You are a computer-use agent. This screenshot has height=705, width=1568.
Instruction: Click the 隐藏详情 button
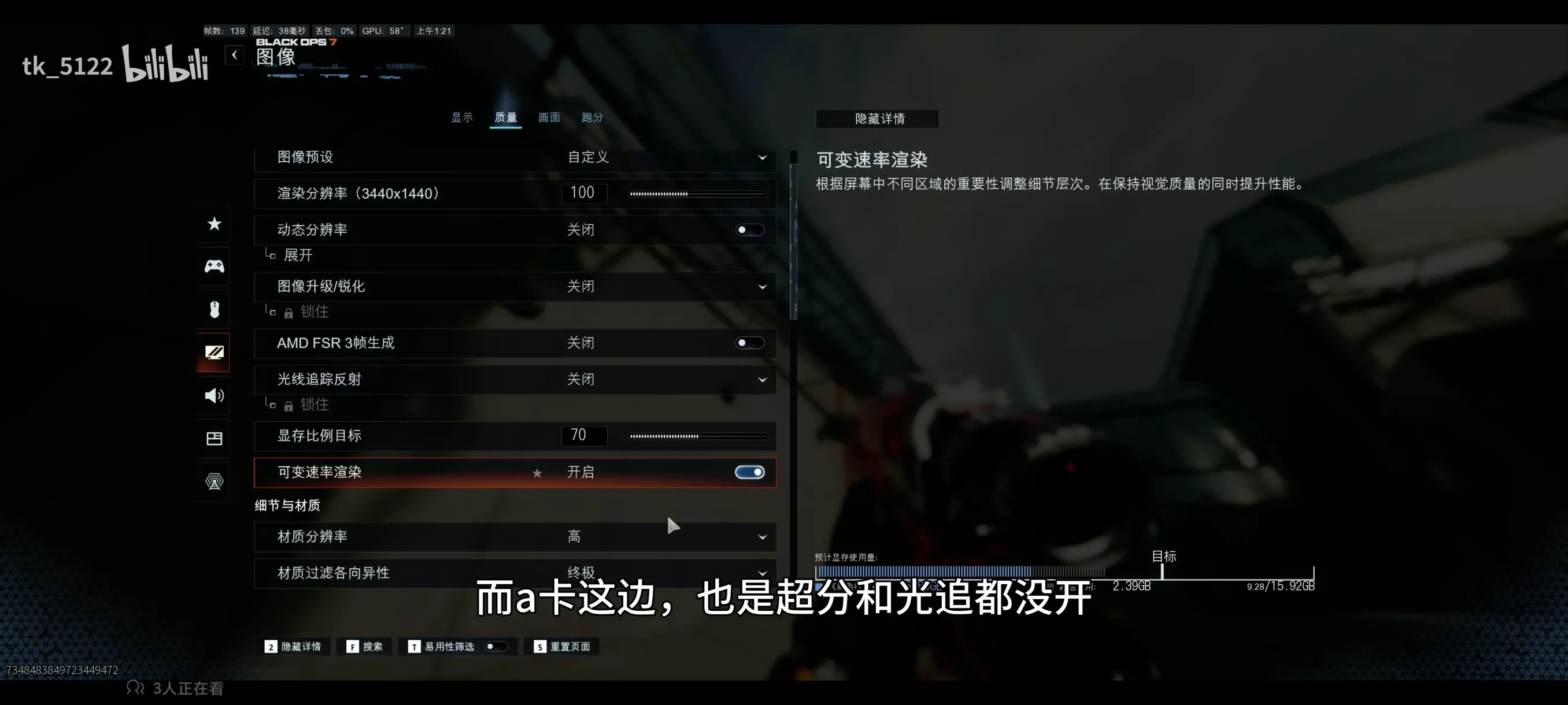click(x=877, y=118)
